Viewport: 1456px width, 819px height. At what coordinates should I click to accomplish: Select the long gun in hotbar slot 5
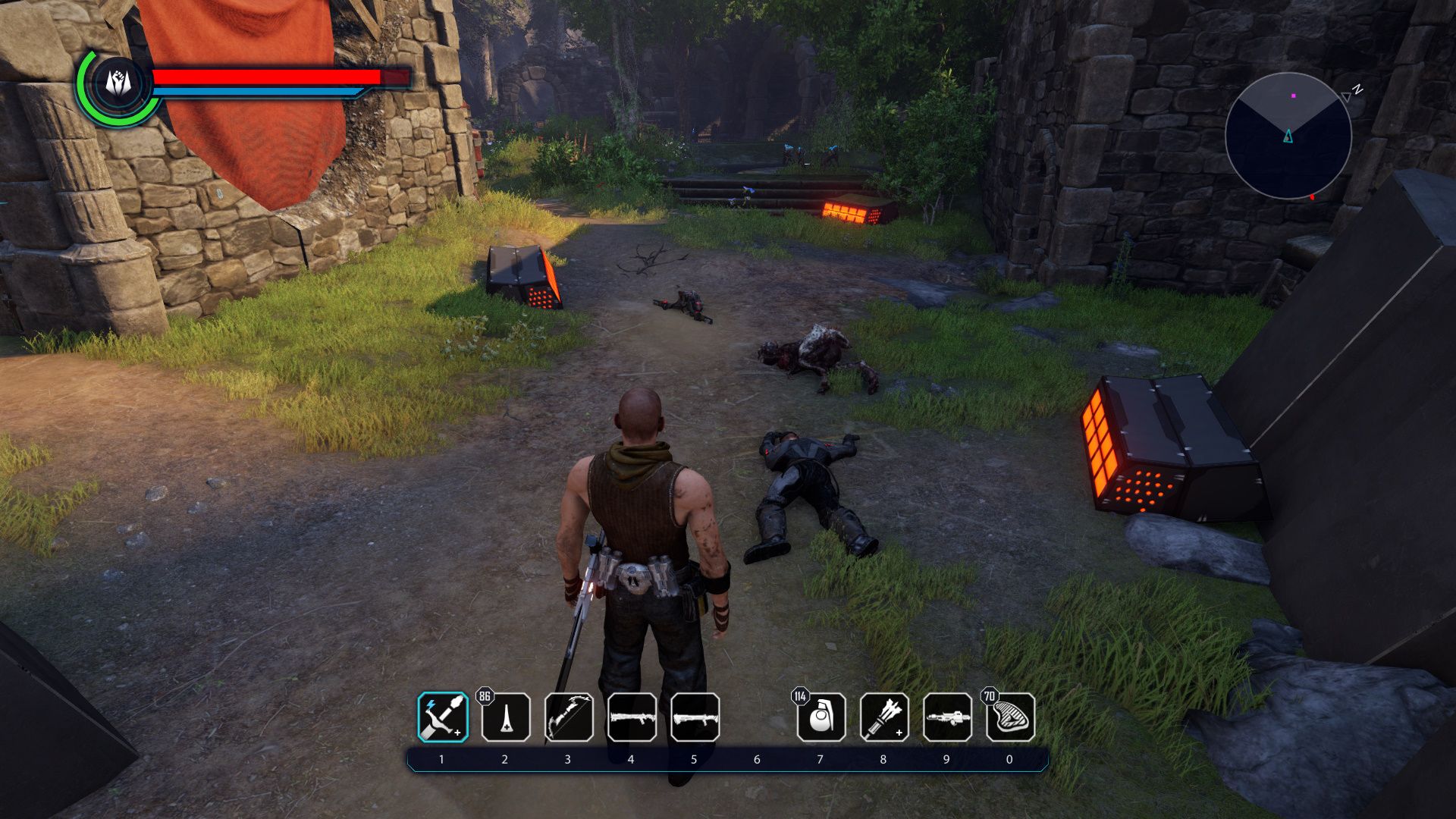click(x=695, y=717)
